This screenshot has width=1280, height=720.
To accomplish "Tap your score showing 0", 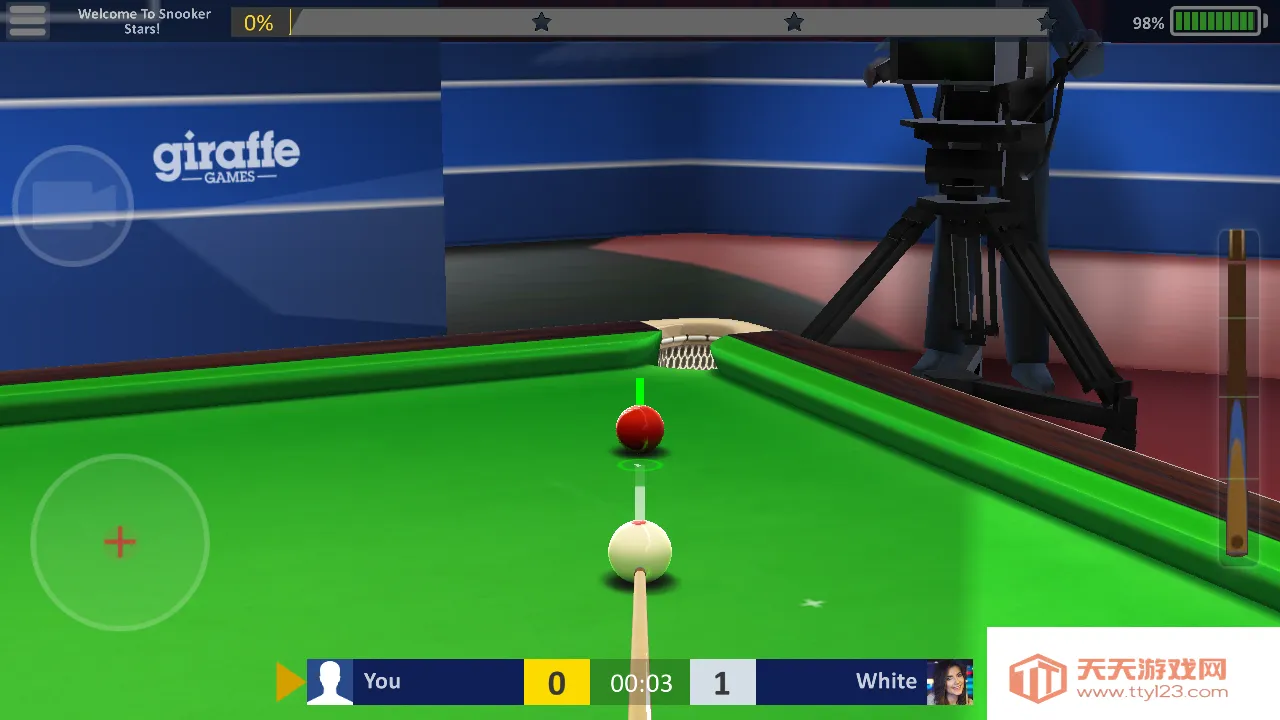I will click(557, 683).
